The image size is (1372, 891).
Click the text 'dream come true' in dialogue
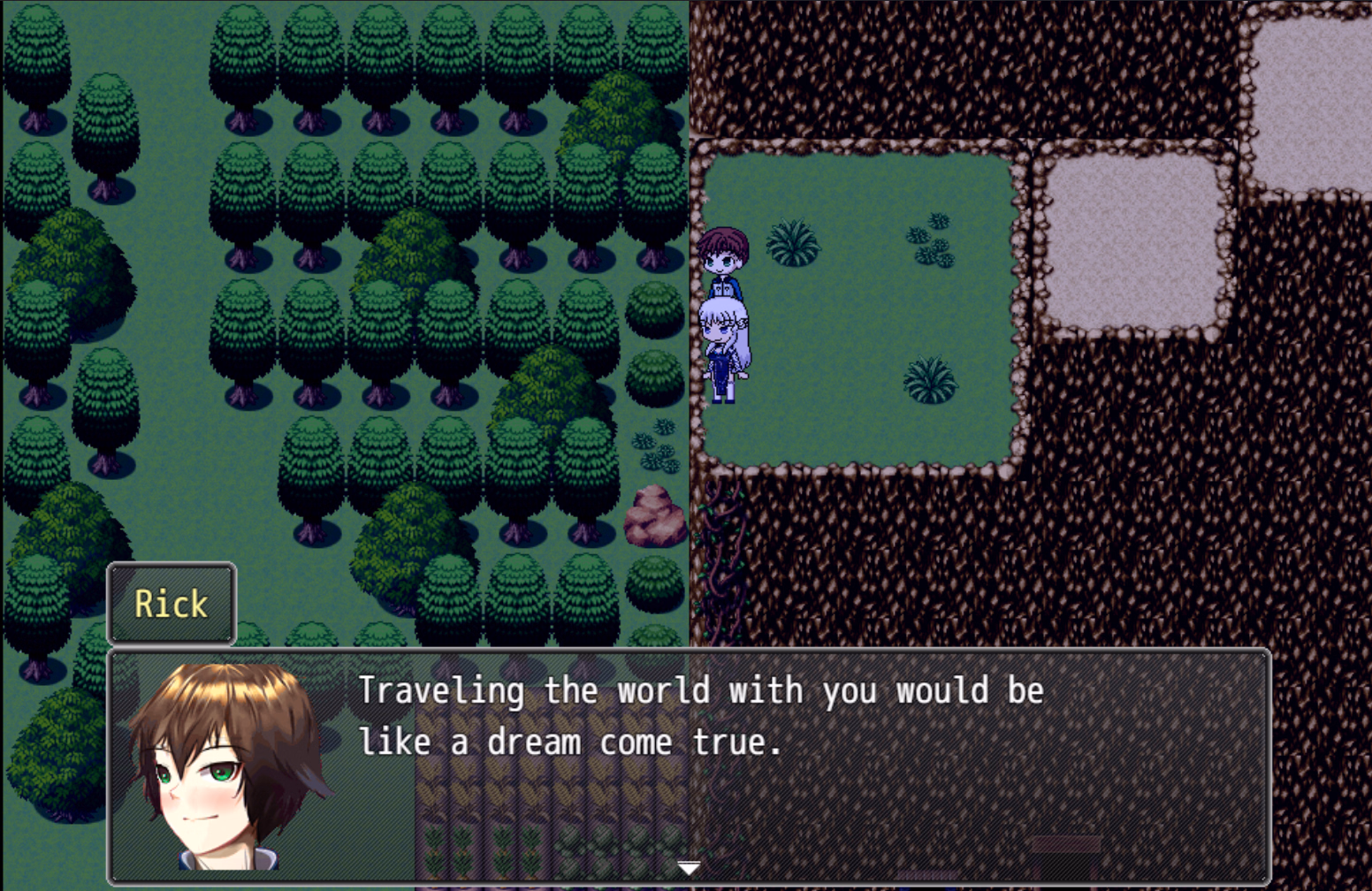(636, 742)
